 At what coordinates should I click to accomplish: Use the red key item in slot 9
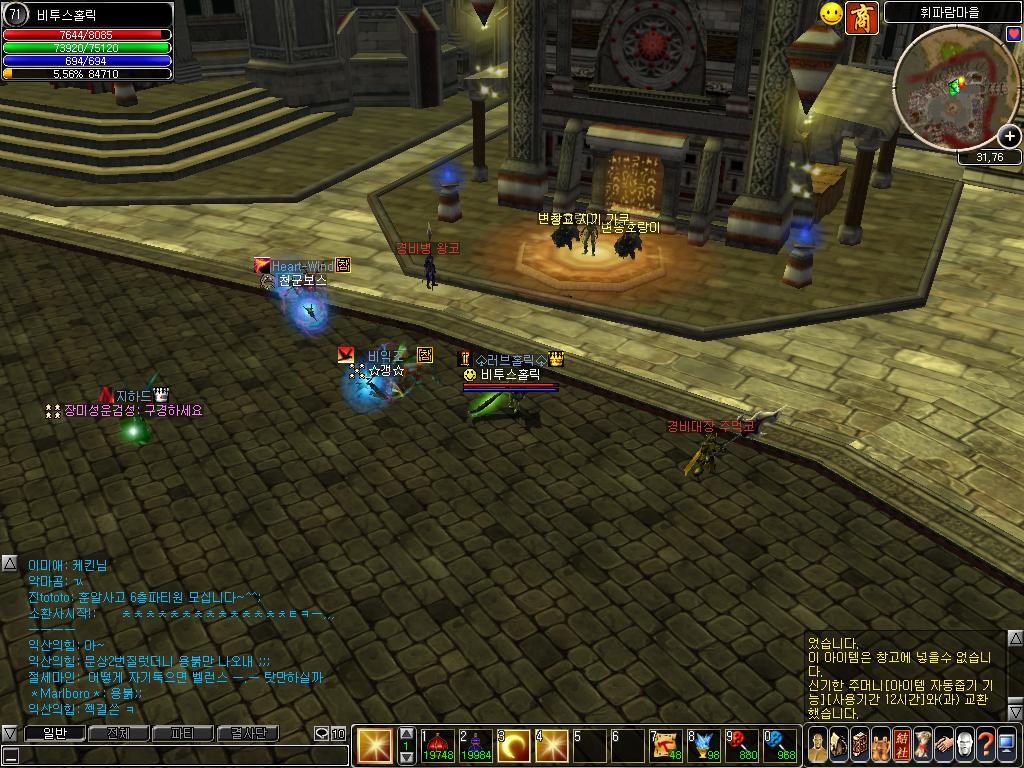(x=743, y=745)
